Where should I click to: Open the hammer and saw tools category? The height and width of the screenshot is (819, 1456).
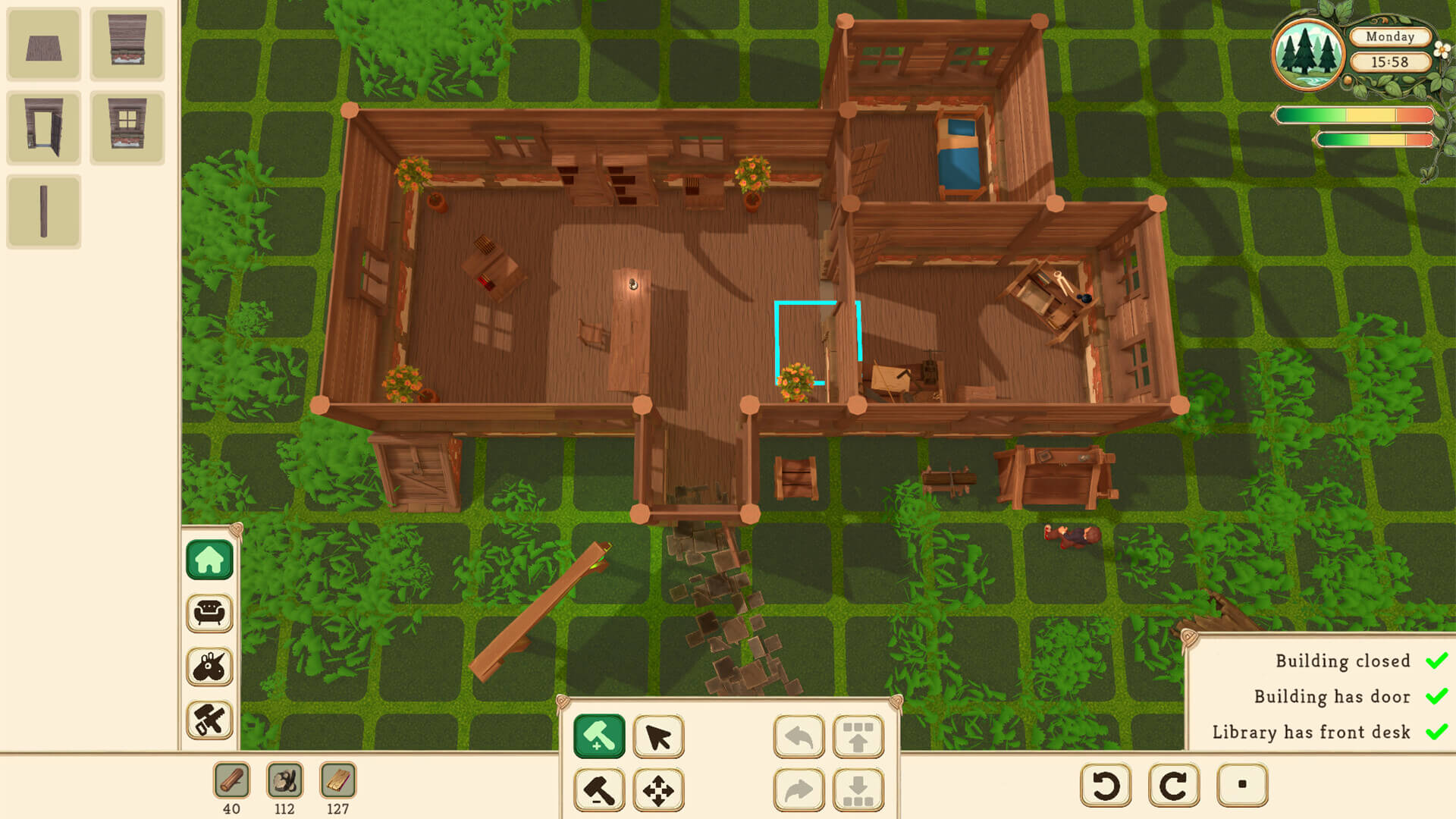(x=209, y=720)
